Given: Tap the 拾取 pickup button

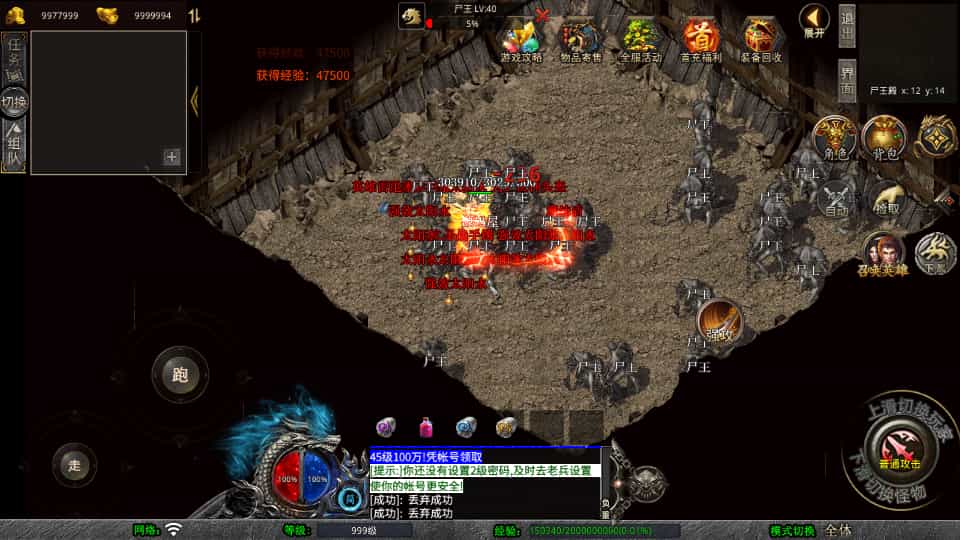Looking at the screenshot, I should (885, 200).
